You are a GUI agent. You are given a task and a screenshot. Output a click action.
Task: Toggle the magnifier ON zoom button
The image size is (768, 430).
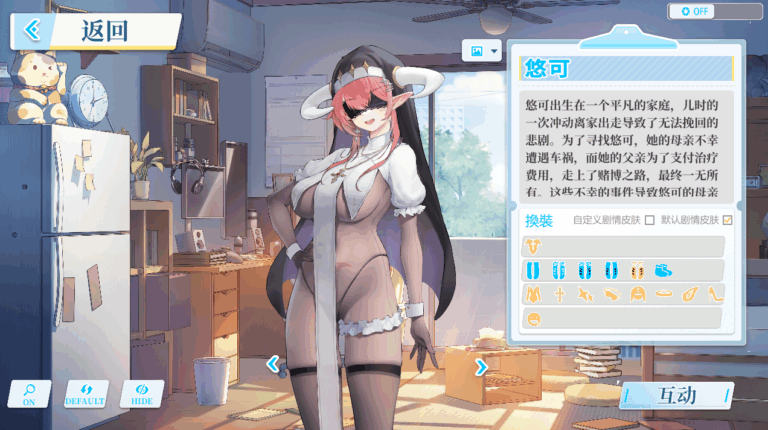coord(28,394)
